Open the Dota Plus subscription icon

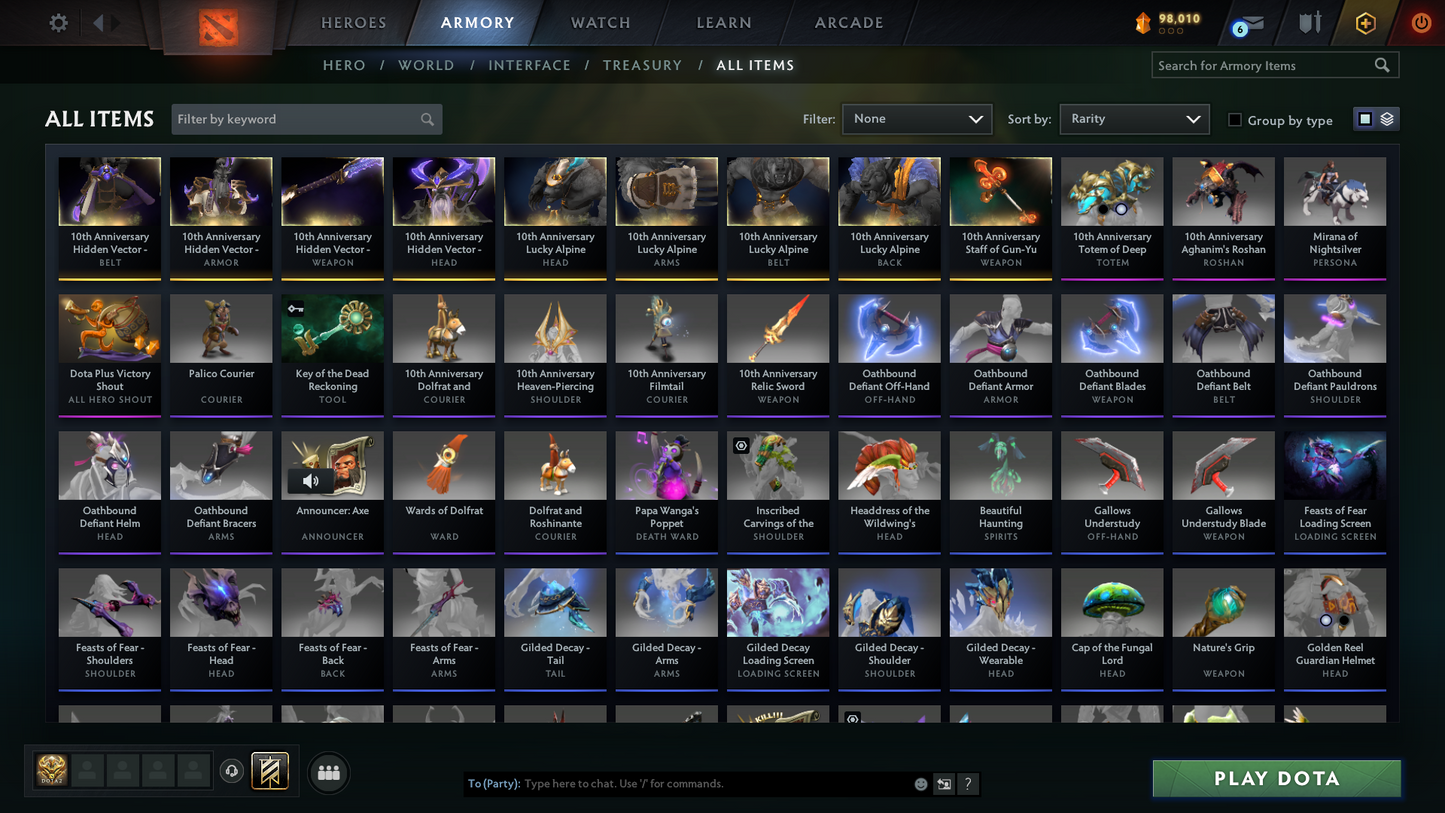[1366, 22]
